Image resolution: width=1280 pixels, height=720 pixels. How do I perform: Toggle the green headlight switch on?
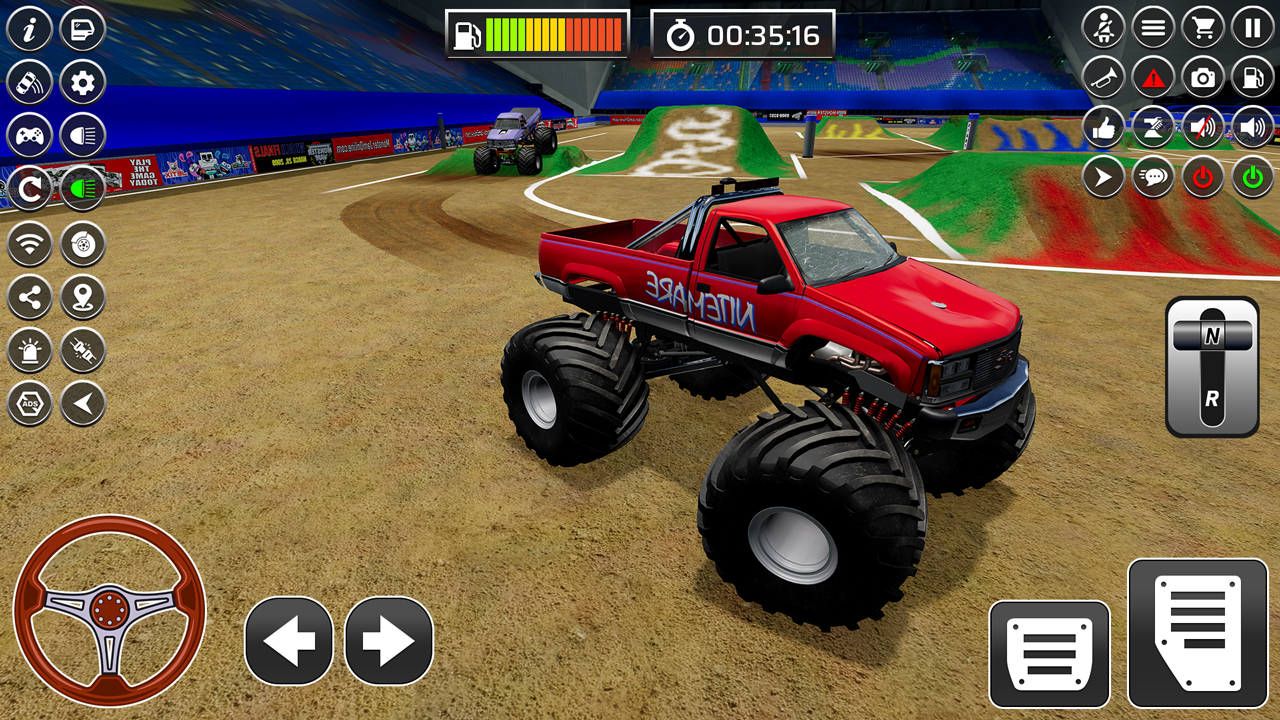tap(82, 185)
